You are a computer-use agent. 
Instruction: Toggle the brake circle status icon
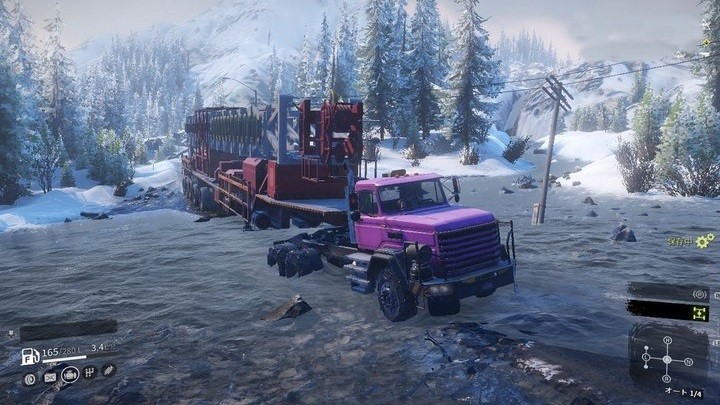(x=30, y=378)
